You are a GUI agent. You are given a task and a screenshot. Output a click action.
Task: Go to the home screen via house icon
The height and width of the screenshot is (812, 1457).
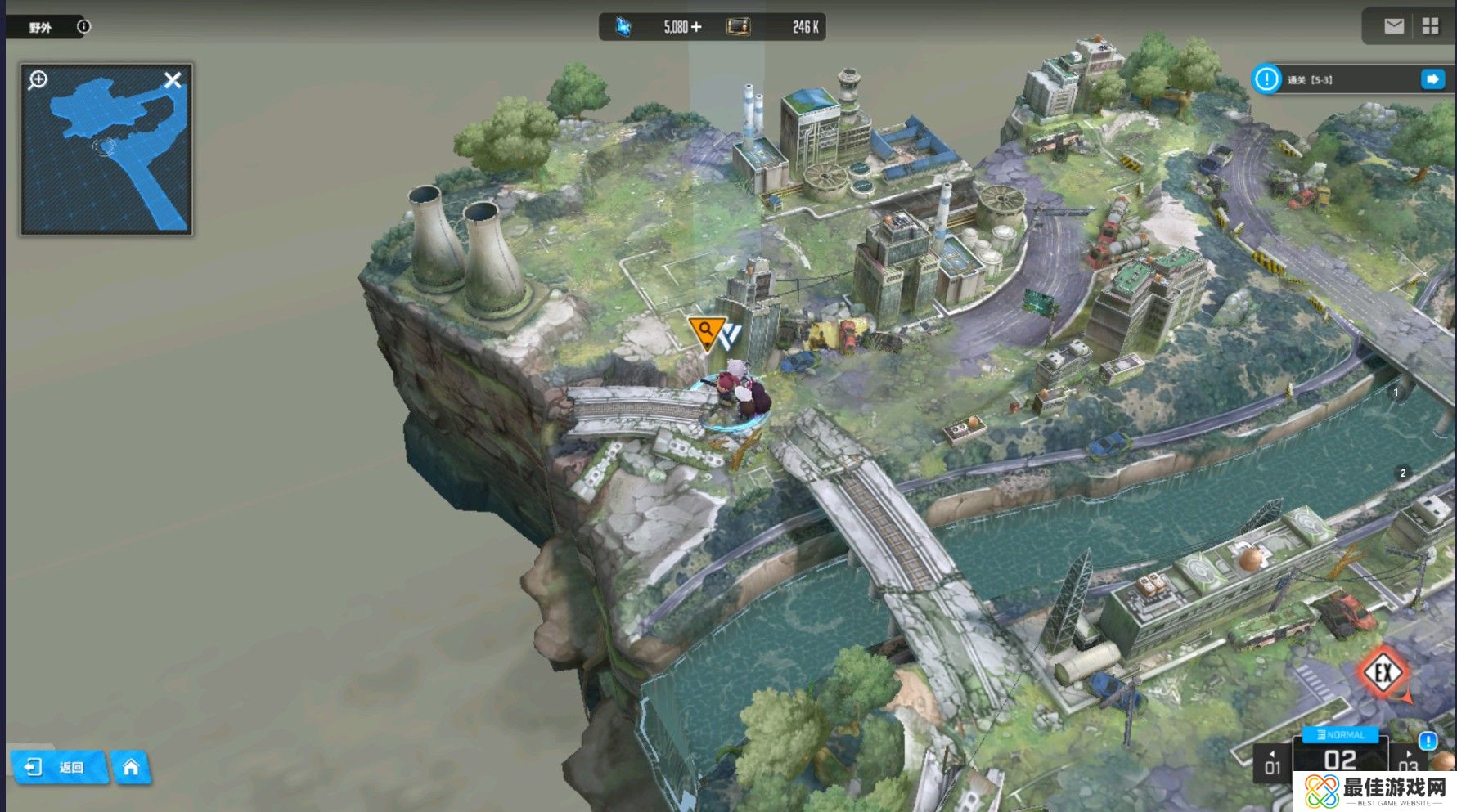point(131,767)
